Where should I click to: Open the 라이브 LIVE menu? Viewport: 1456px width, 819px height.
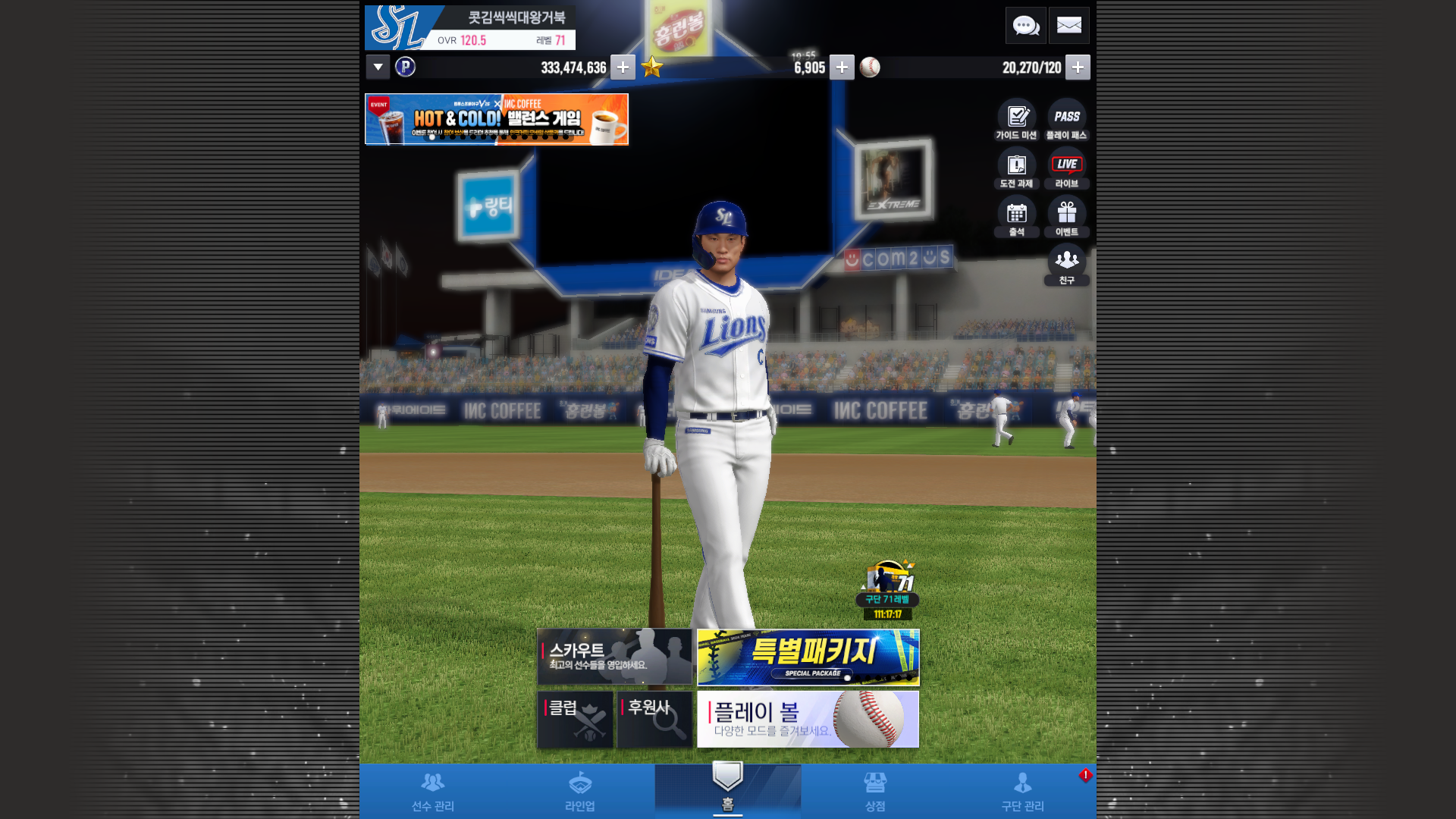(1067, 168)
